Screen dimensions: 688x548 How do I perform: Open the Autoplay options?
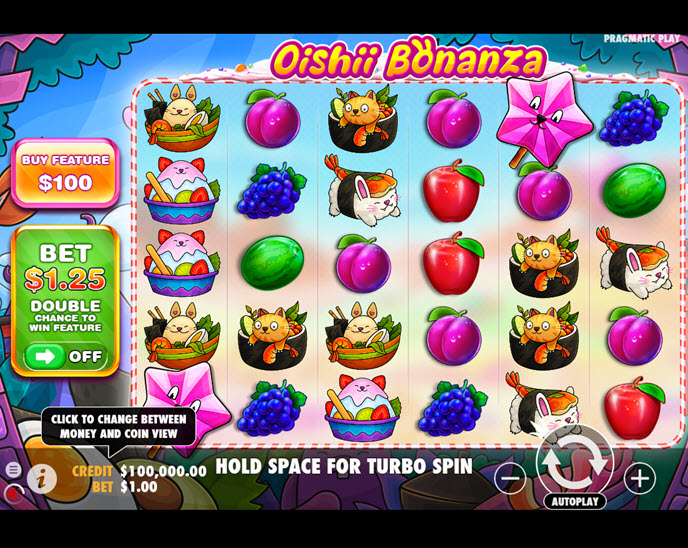[x=575, y=501]
